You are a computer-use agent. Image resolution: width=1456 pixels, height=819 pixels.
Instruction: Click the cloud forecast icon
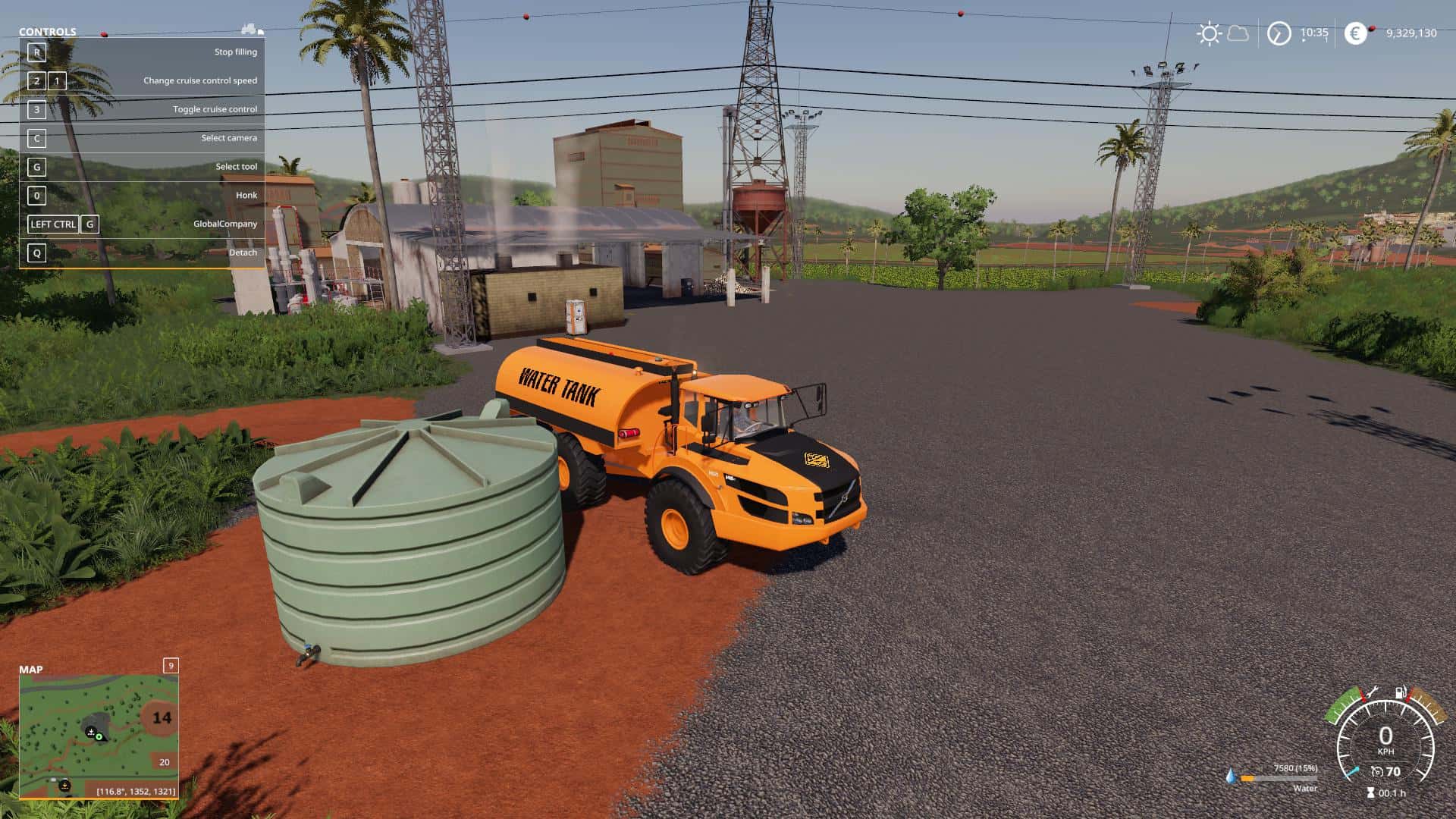1238,33
